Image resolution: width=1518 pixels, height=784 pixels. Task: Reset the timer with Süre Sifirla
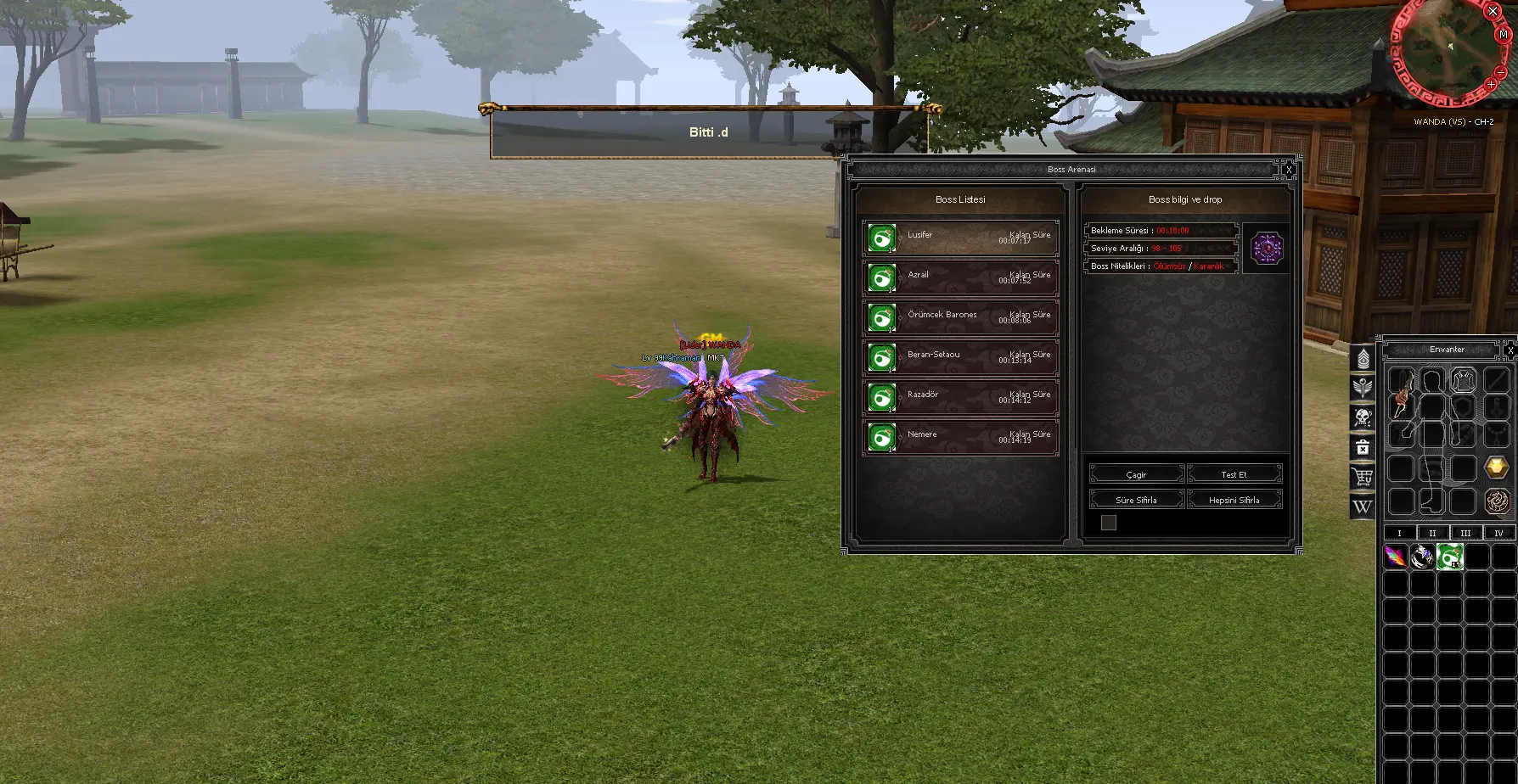[1136, 500]
